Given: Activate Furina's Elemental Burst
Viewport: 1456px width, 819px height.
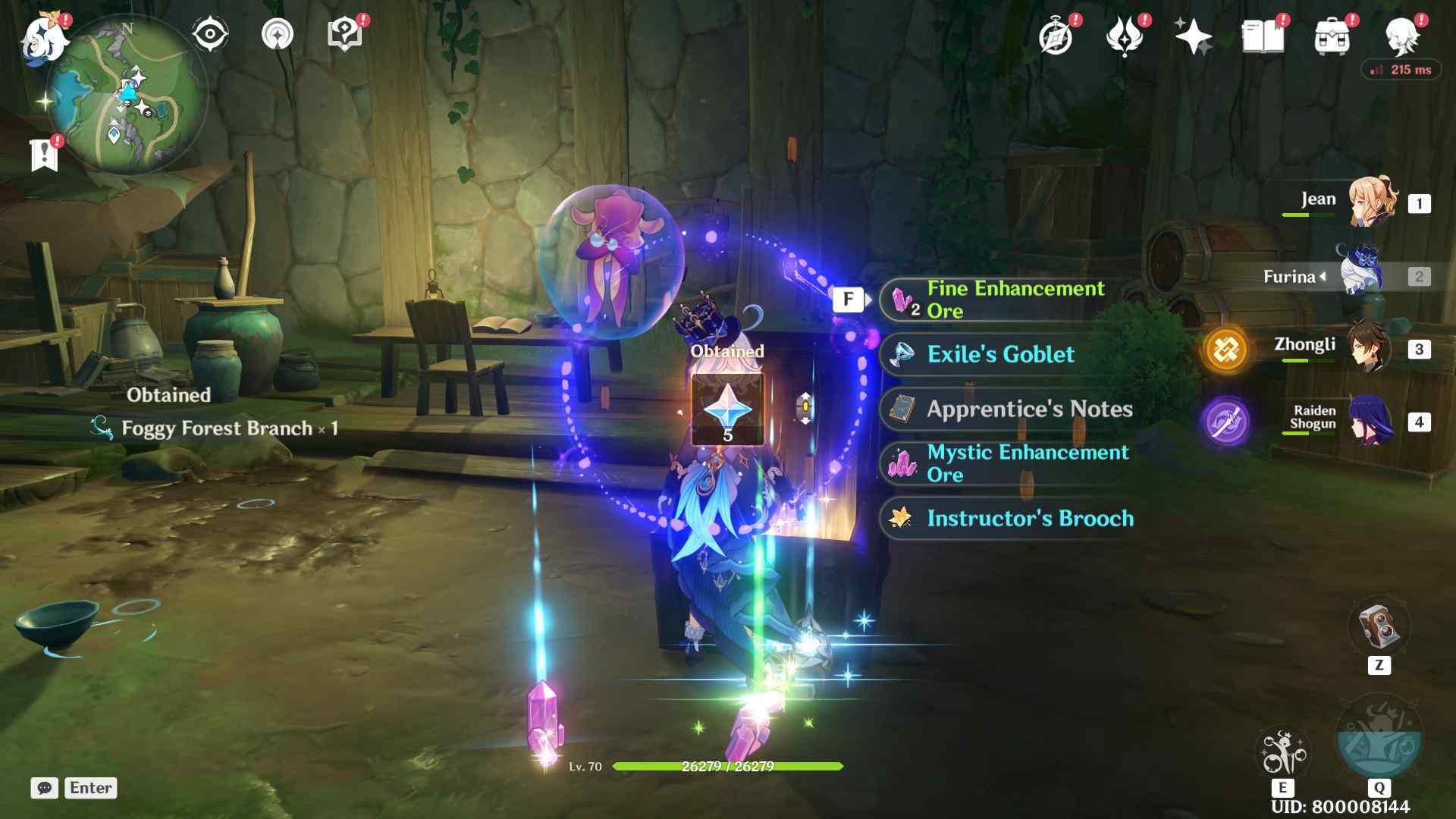Looking at the screenshot, I should click(1379, 739).
